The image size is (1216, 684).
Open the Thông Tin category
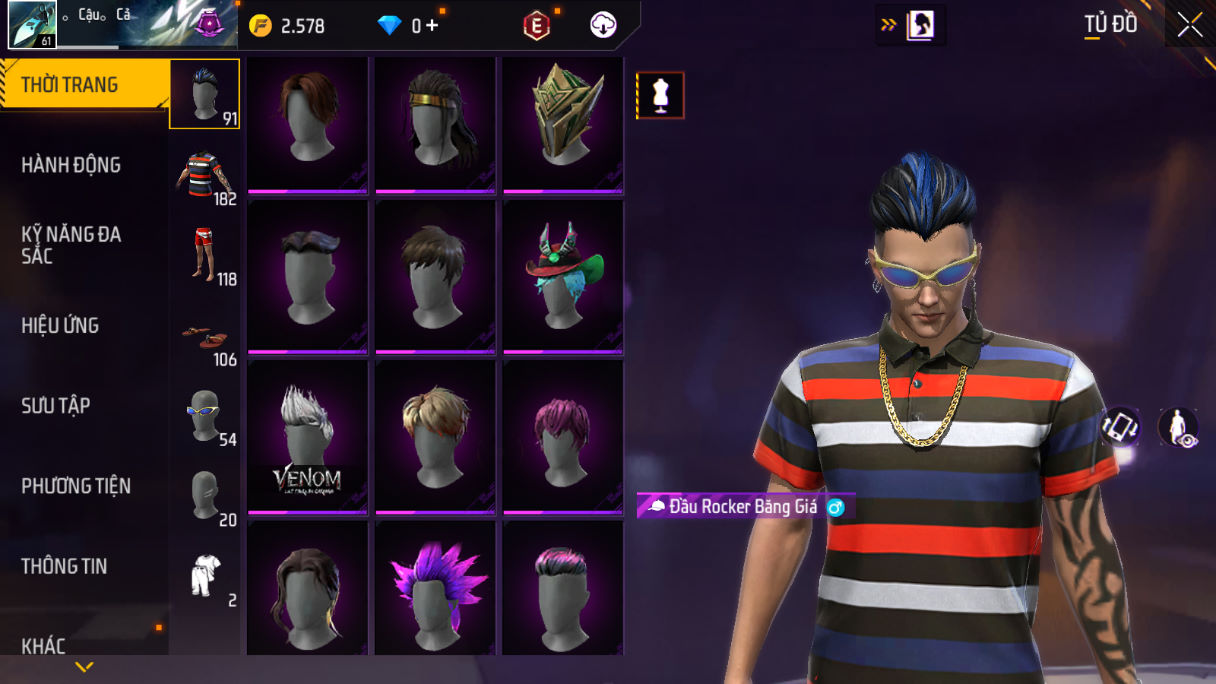64,566
